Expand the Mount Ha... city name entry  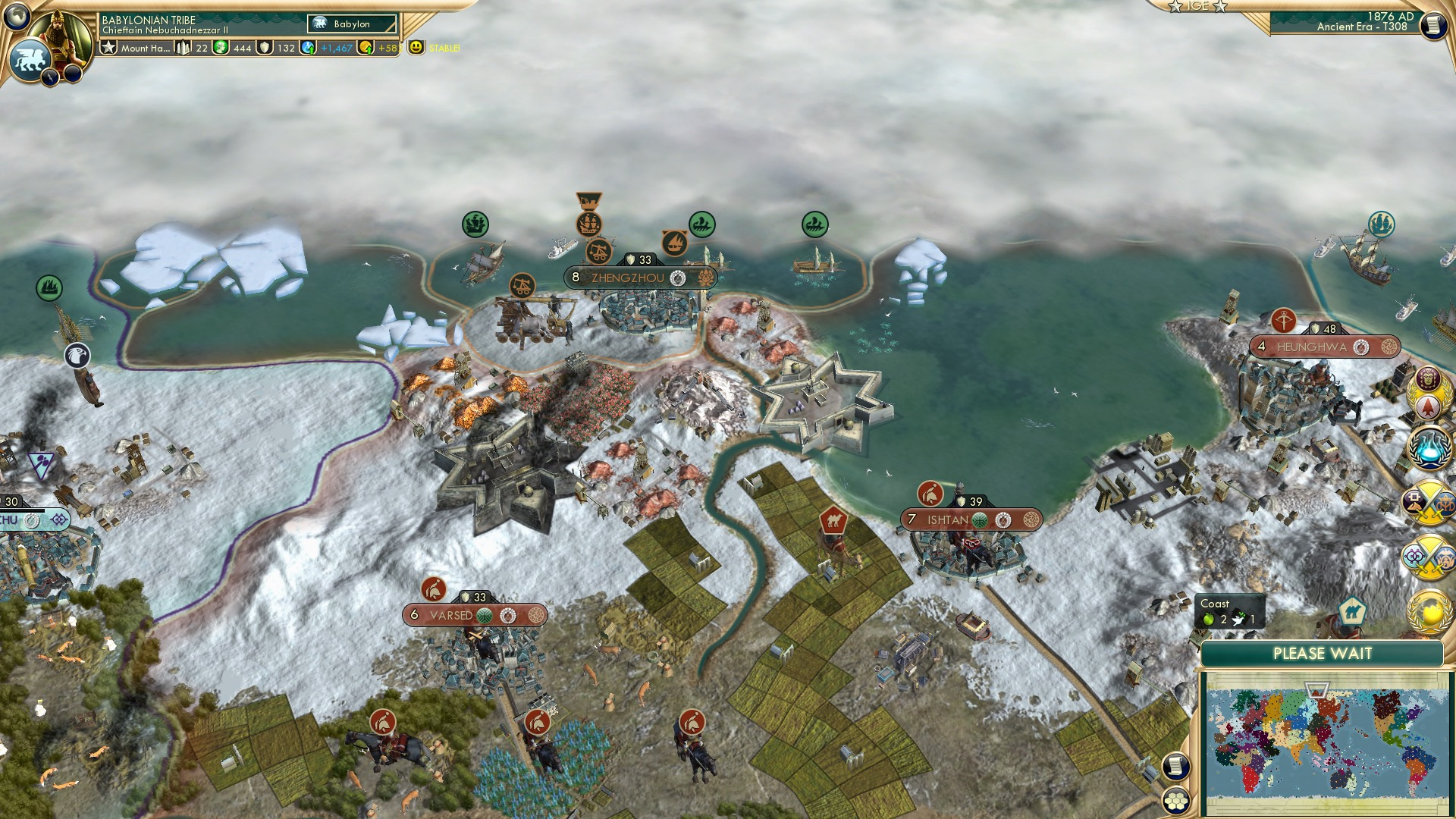[146, 48]
